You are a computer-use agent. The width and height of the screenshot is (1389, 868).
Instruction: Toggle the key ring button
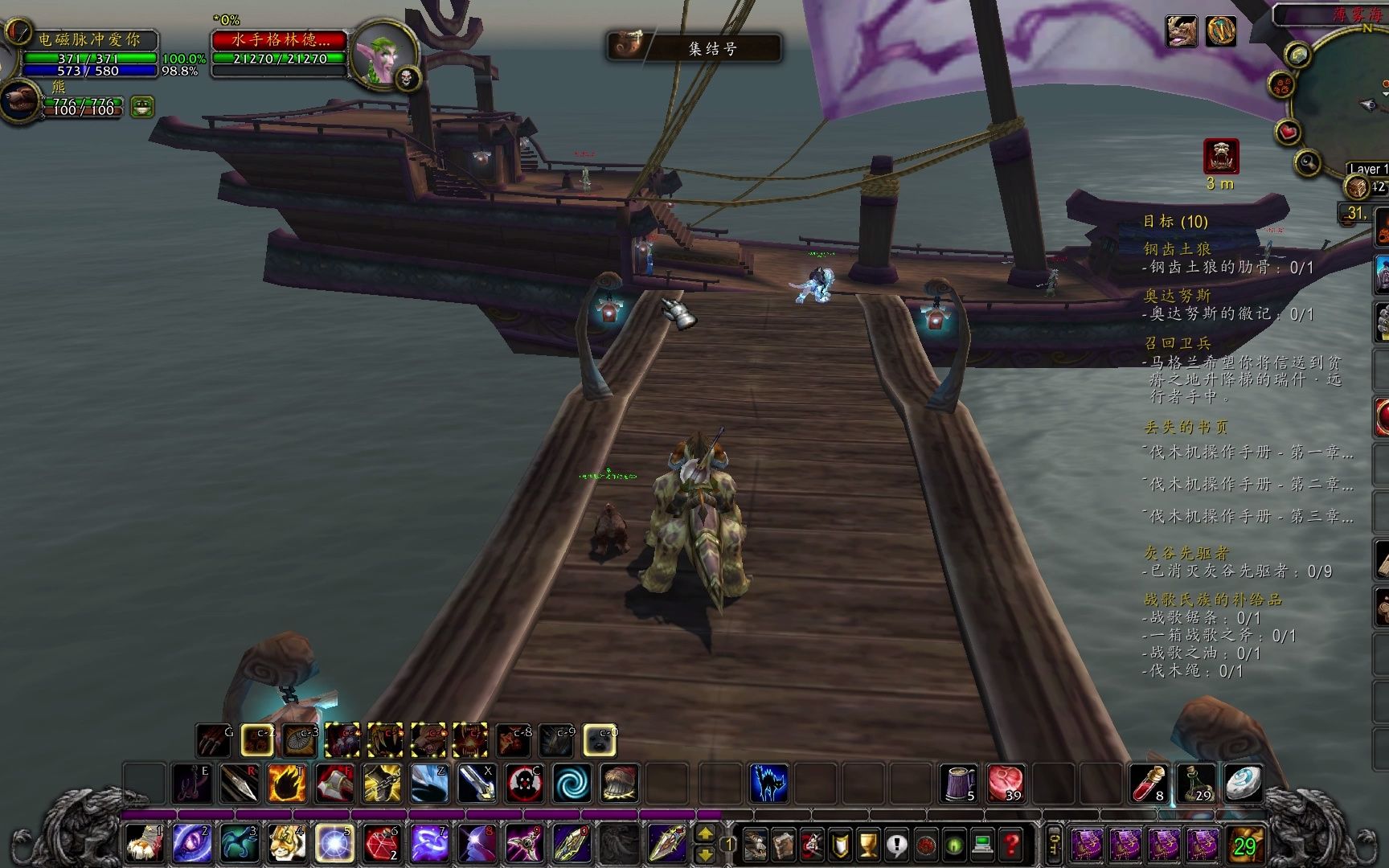pos(1054,845)
